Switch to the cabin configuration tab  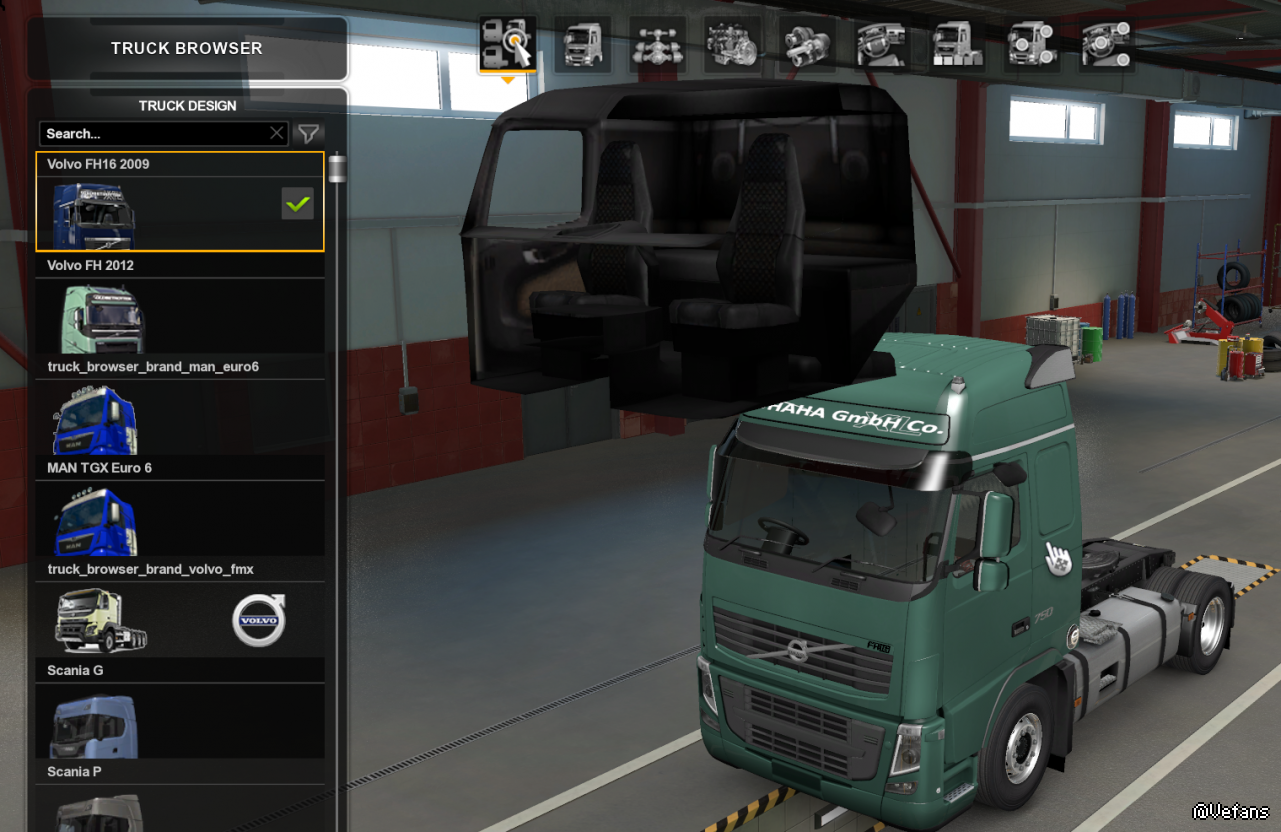[x=583, y=44]
